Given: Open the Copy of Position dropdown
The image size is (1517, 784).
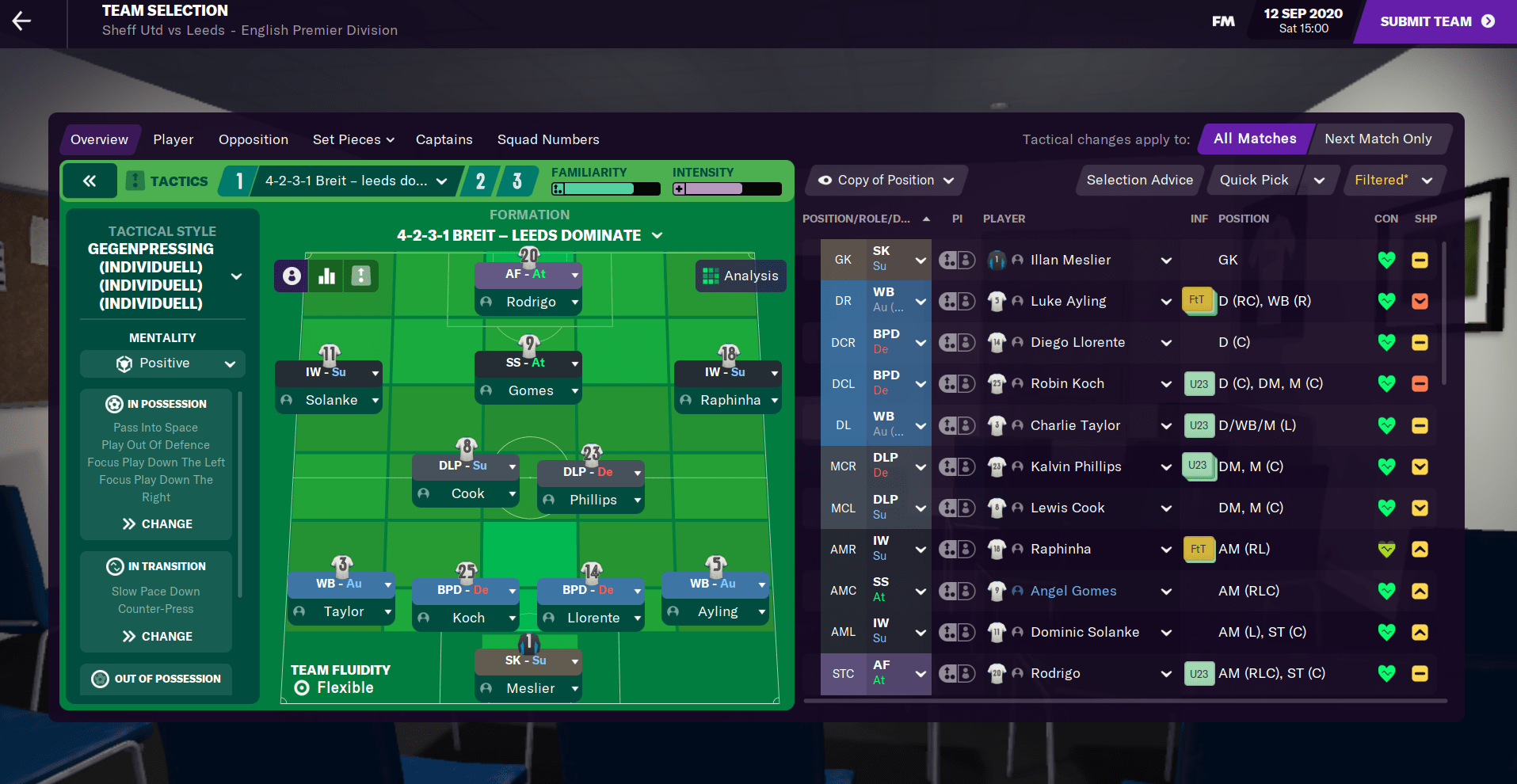Looking at the screenshot, I should (x=885, y=180).
